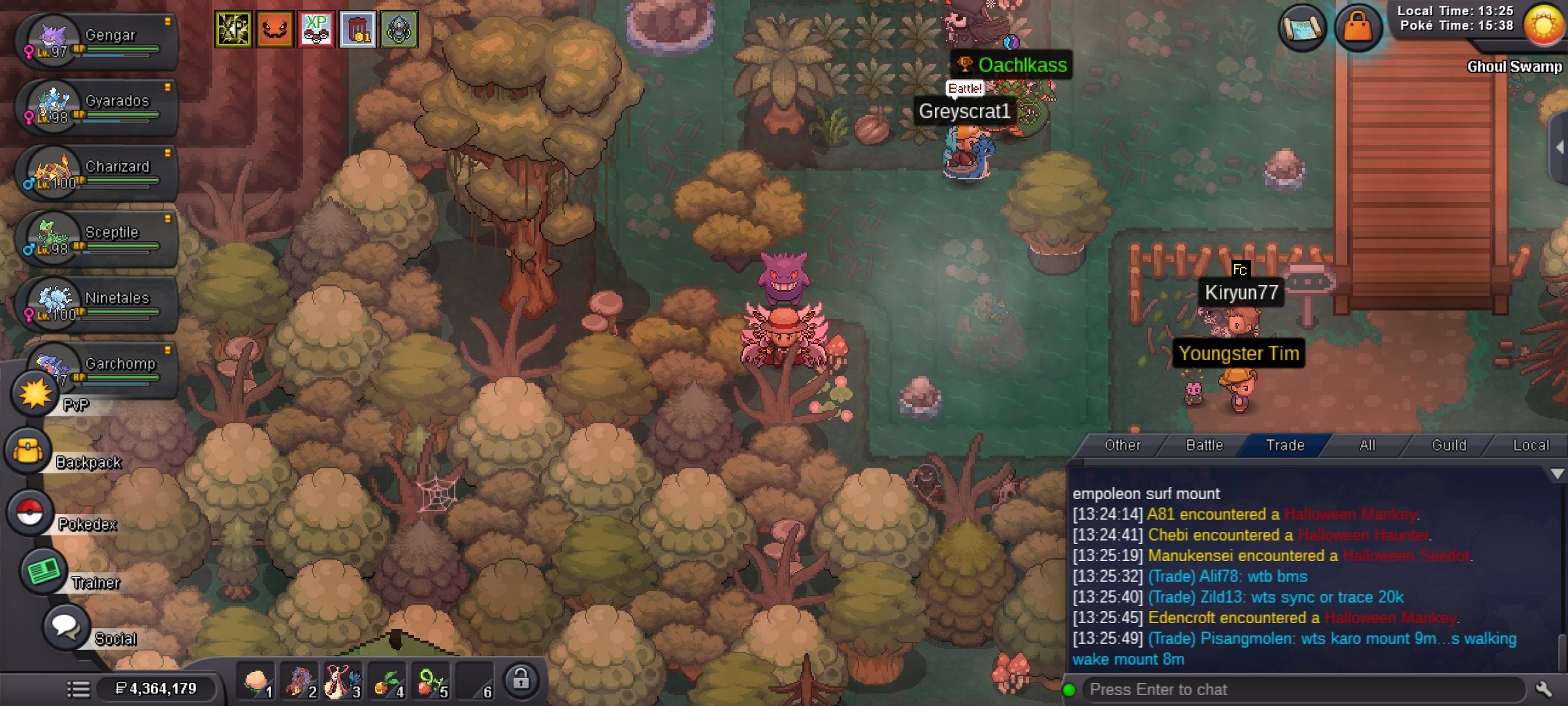
Task: Switch to the Guild chat tab
Action: pos(1448,445)
